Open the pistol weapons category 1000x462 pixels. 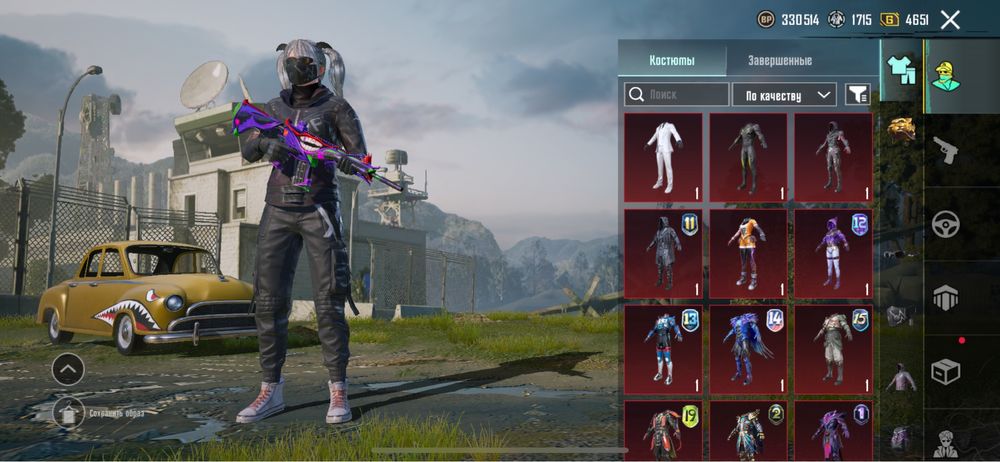[945, 151]
